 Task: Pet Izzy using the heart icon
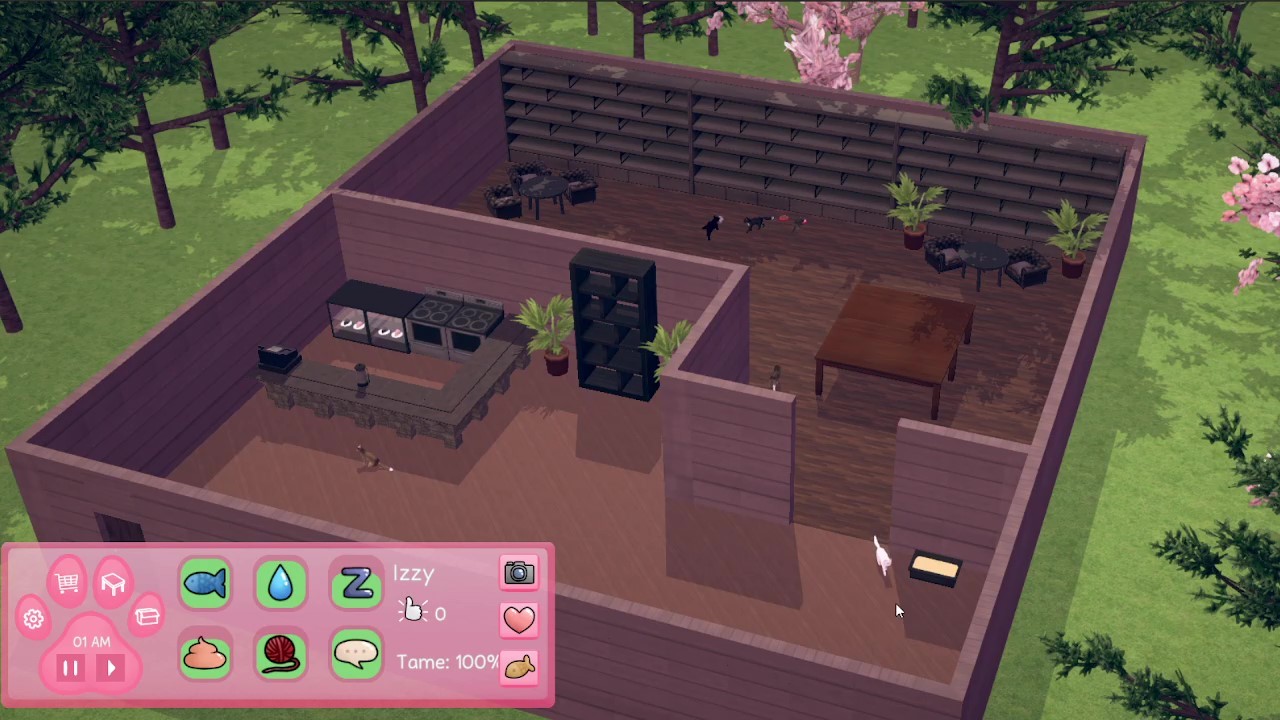[519, 620]
